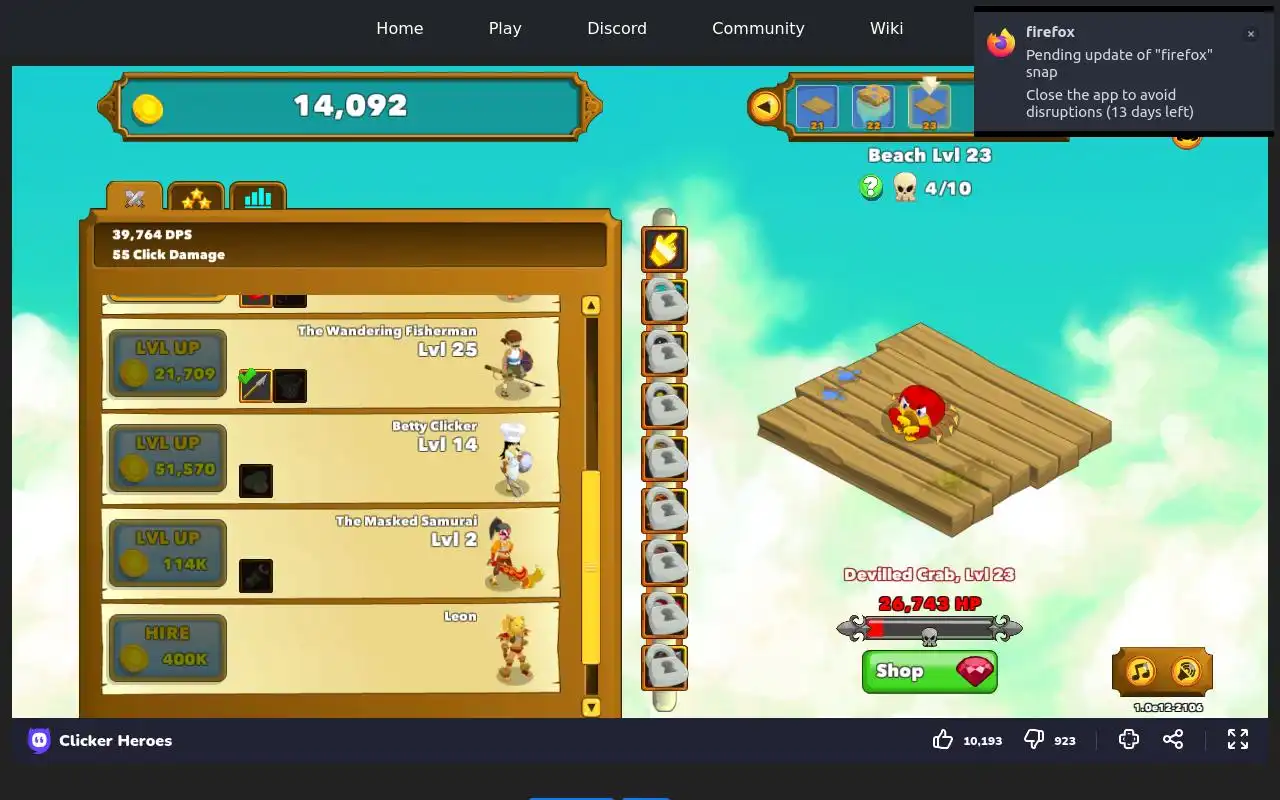1280x800 pixels.
Task: Select zone 23 tile
Action: (929, 107)
